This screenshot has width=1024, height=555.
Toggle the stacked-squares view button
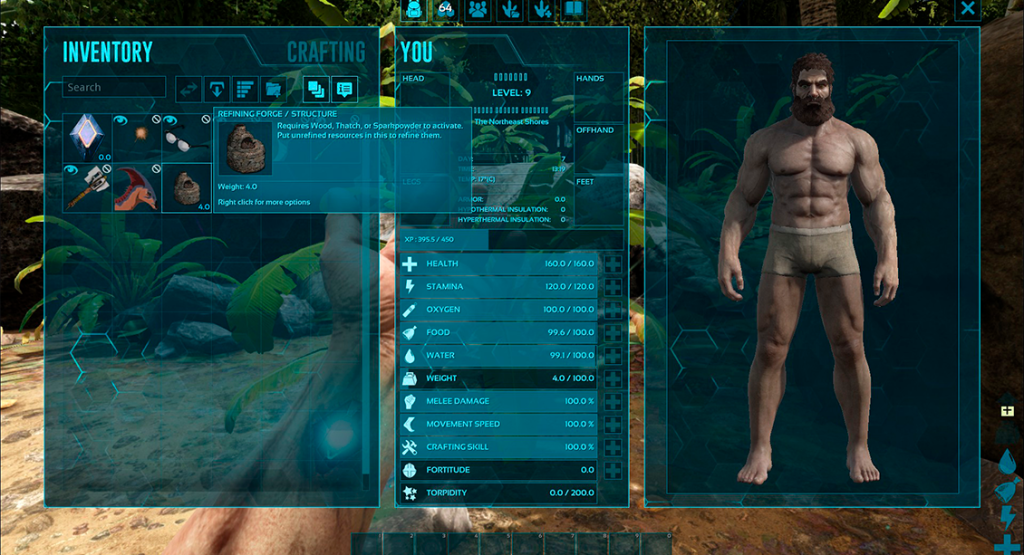click(x=316, y=89)
